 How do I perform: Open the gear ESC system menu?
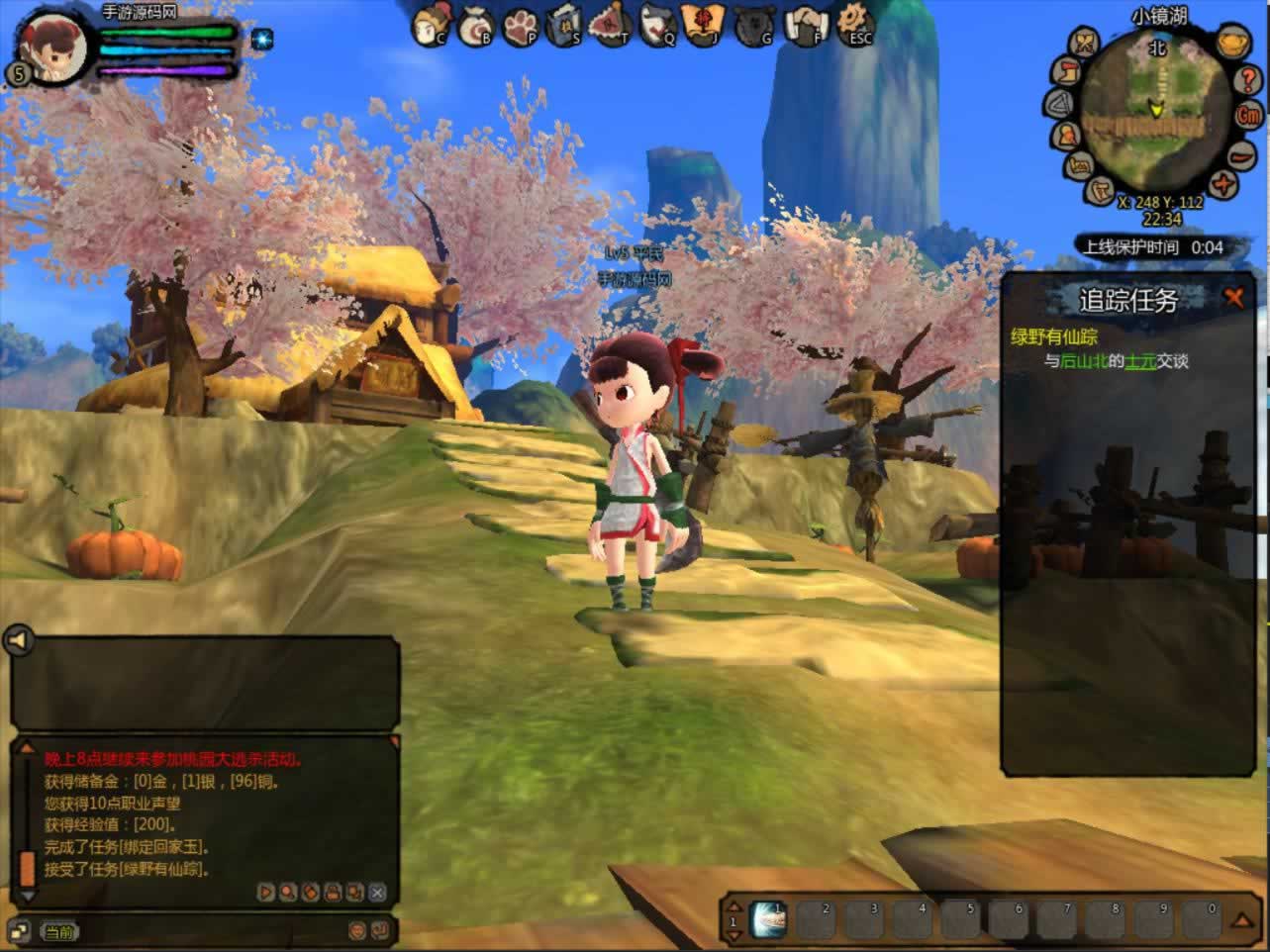click(855, 24)
